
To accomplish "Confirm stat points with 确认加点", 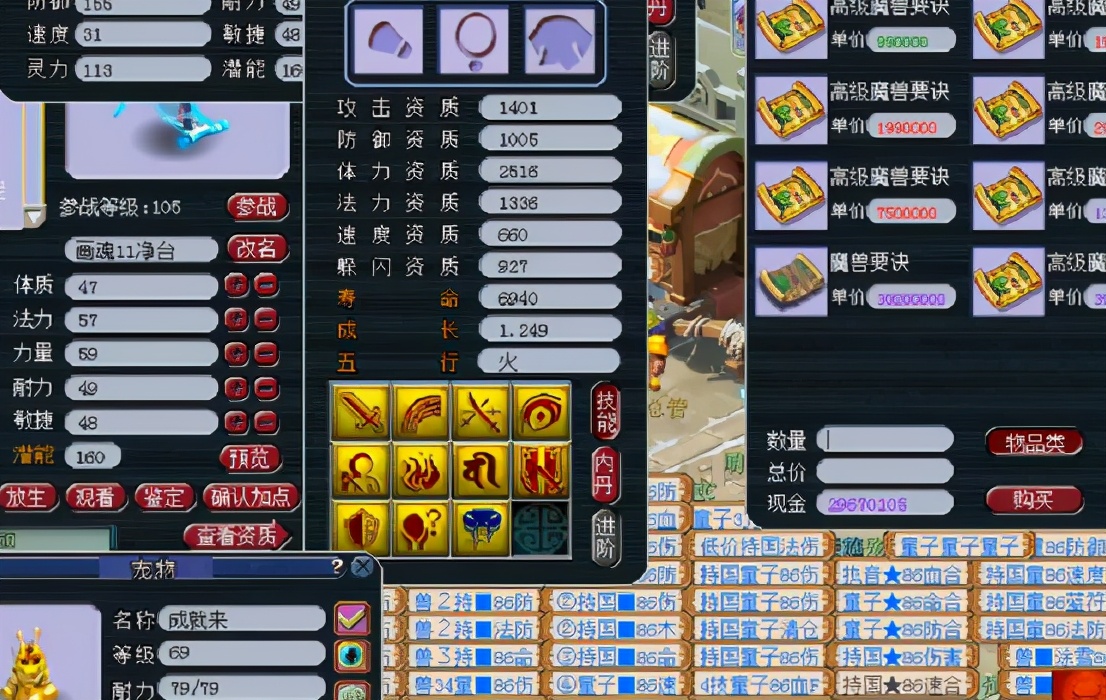I will pyautogui.click(x=251, y=497).
